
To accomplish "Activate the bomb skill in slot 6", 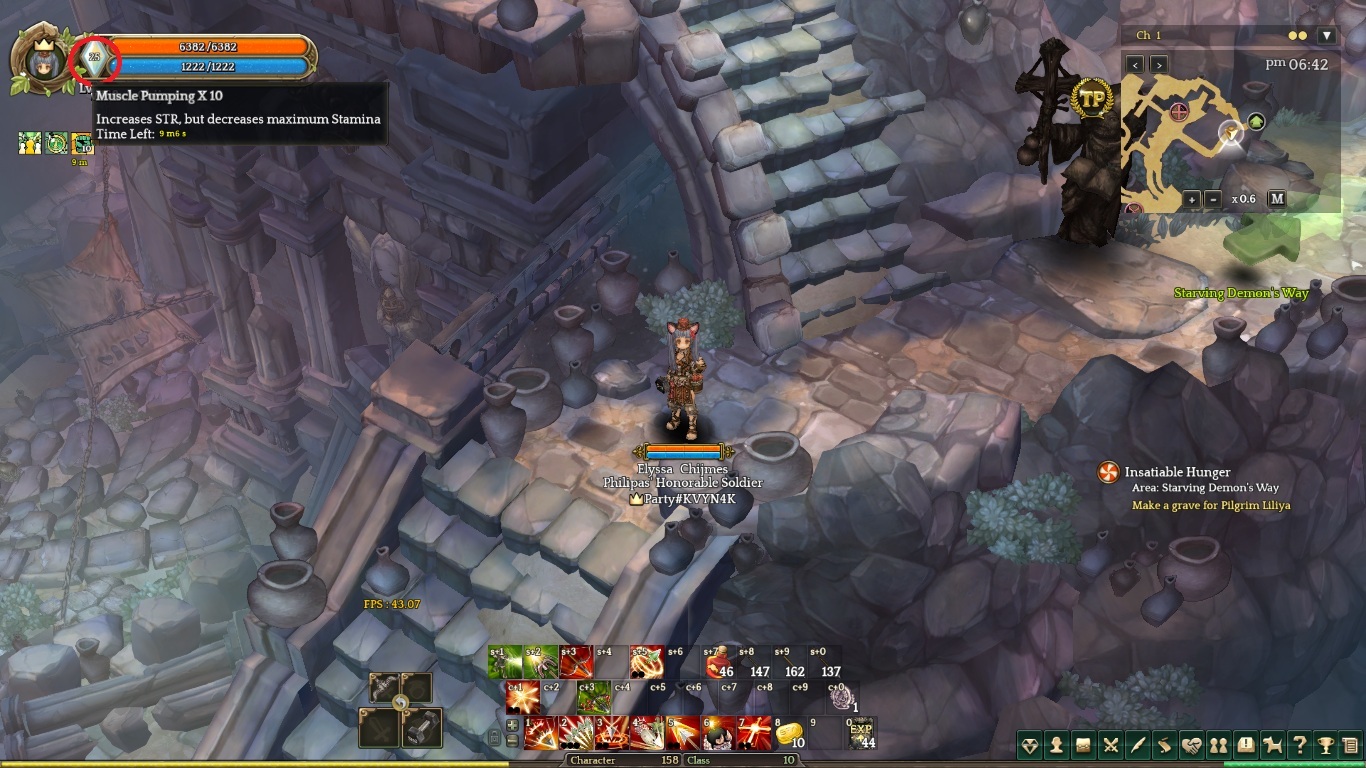I will (x=718, y=733).
